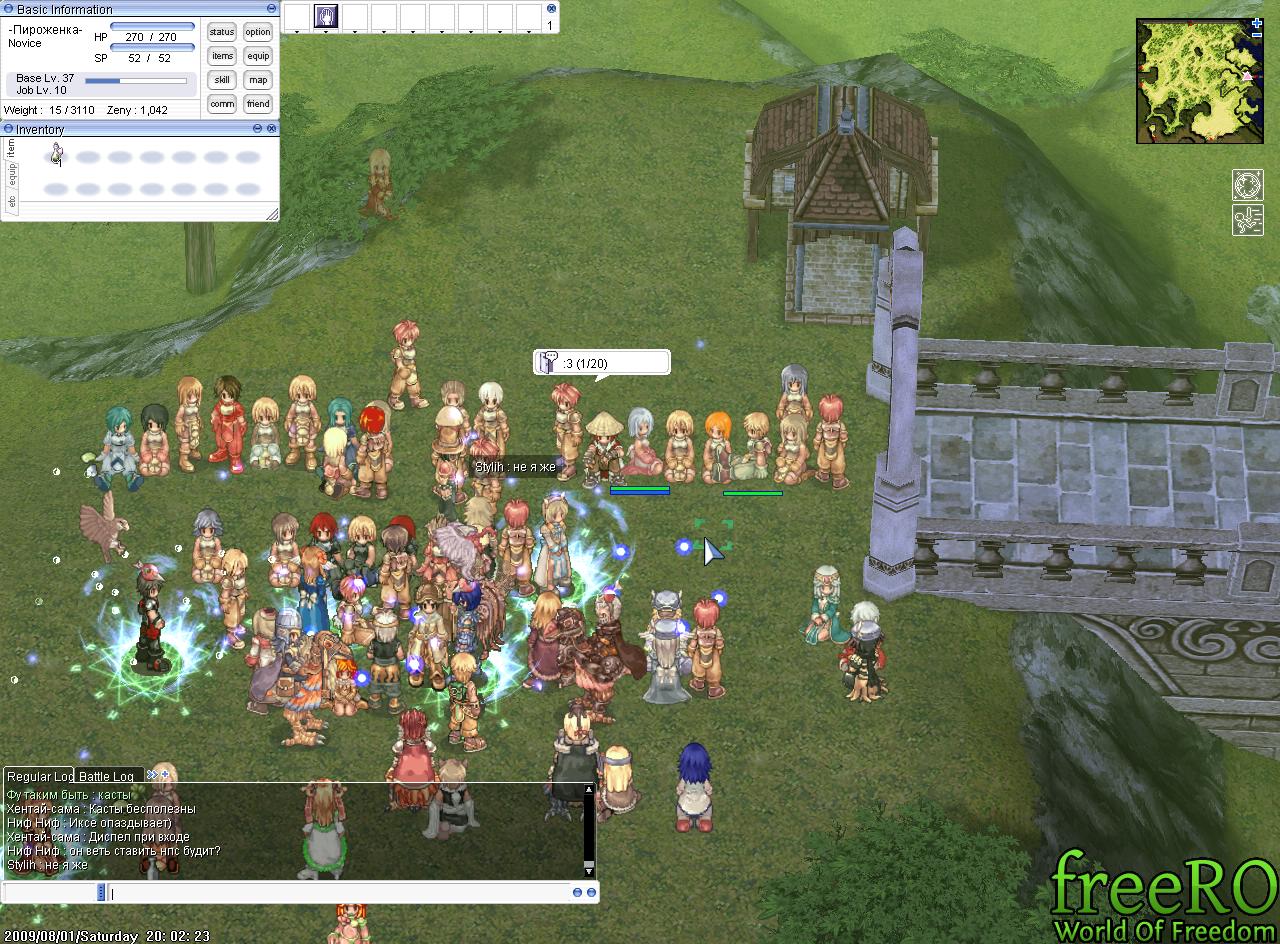Open the skill window
Viewport: 1280px width, 944px height.
point(222,80)
